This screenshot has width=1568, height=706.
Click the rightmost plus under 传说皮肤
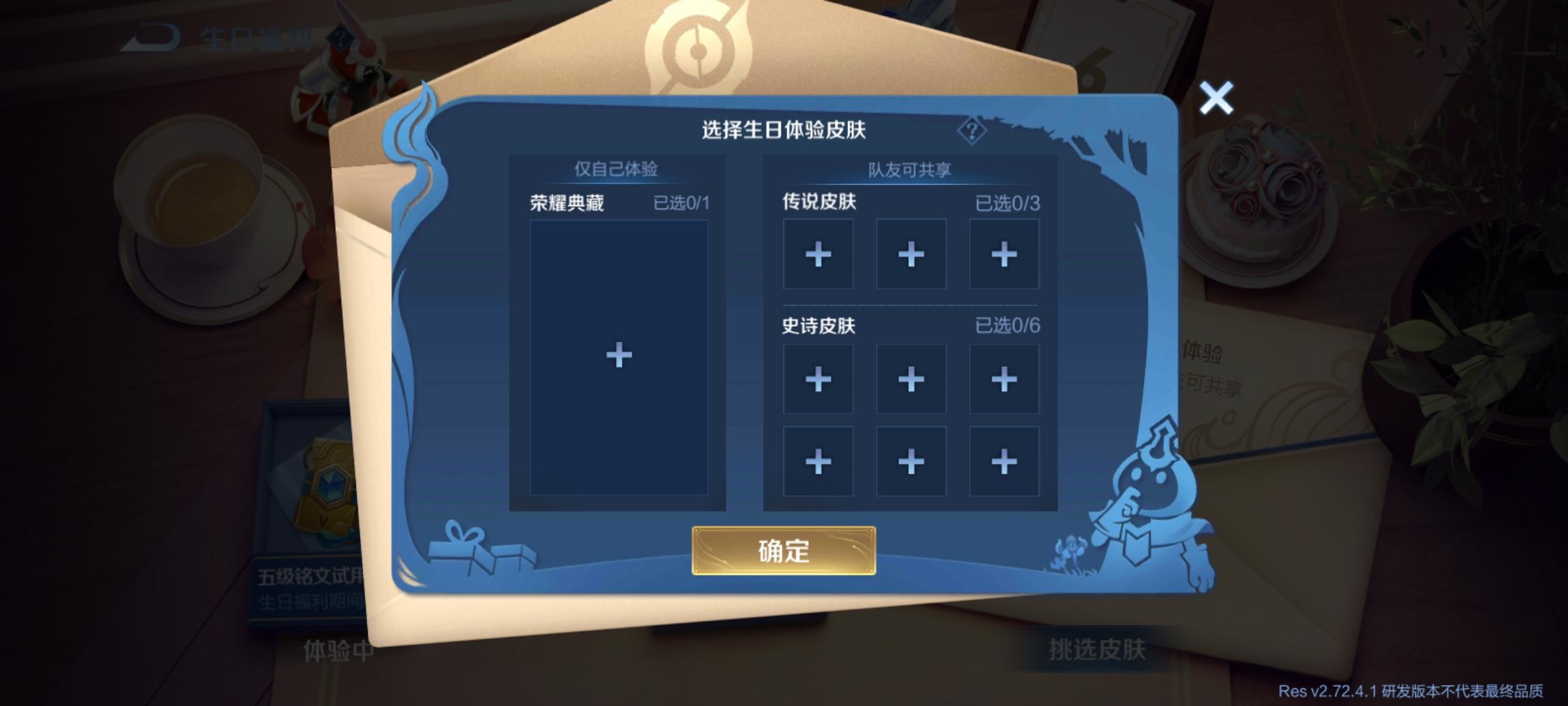1003,254
